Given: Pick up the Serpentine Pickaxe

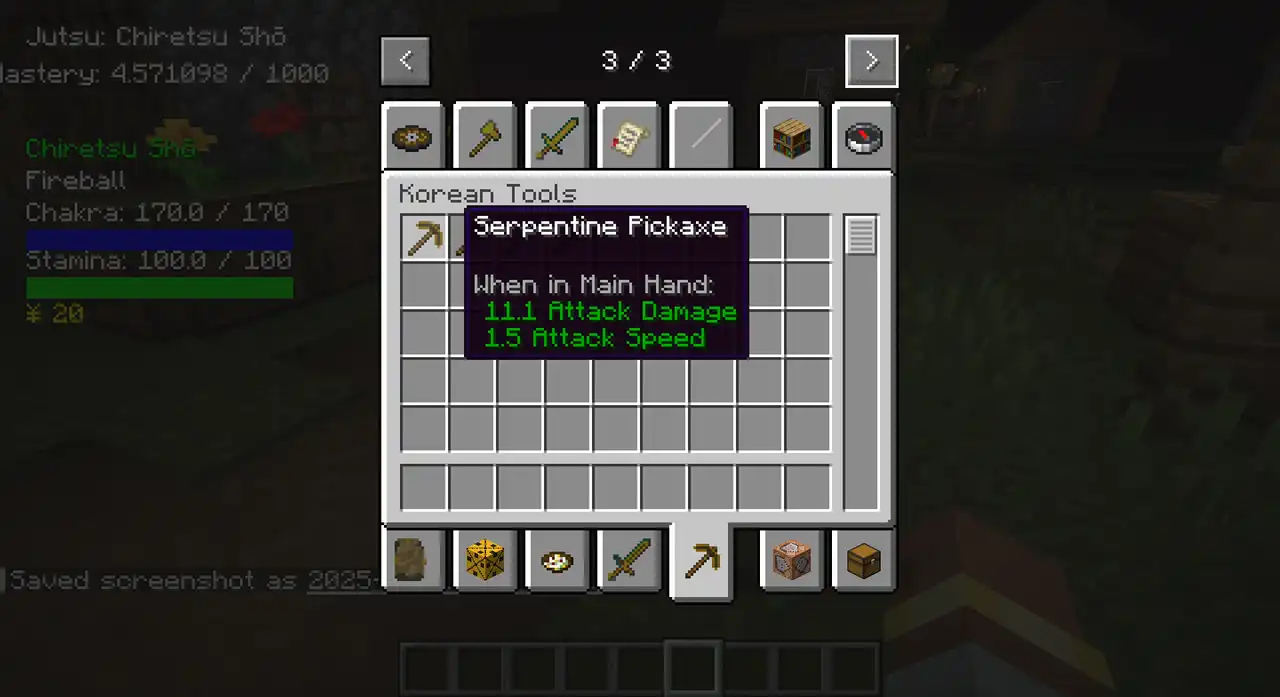Looking at the screenshot, I should point(424,238).
